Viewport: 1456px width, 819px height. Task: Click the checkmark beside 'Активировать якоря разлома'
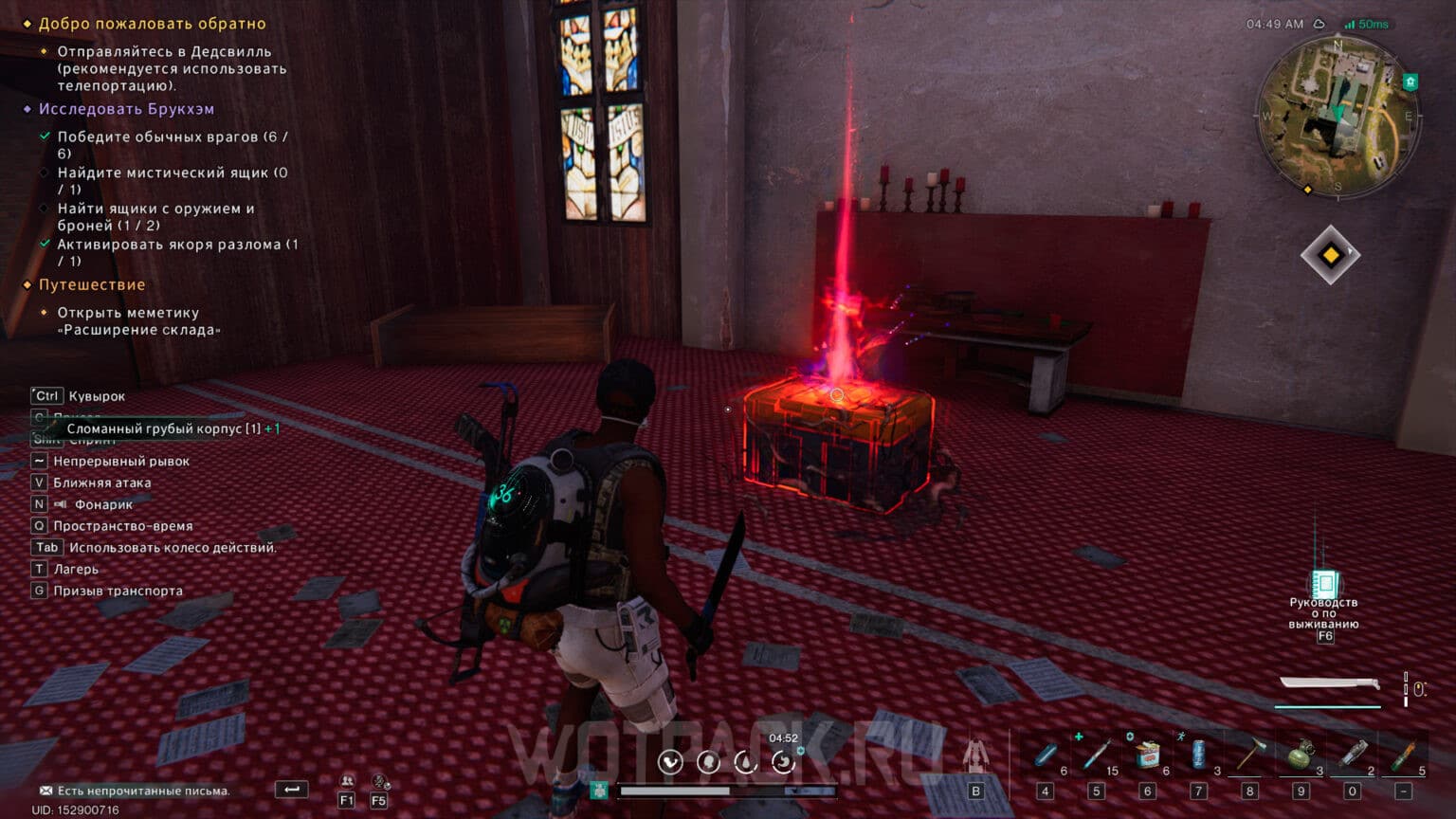point(44,242)
